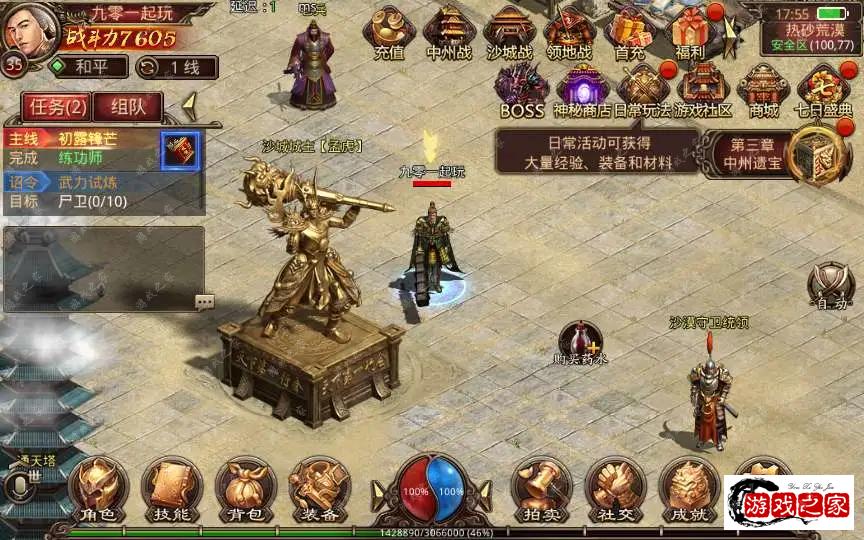The width and height of the screenshot is (864, 540).
Task: Open the BOSS menu icon
Action: (x=521, y=90)
